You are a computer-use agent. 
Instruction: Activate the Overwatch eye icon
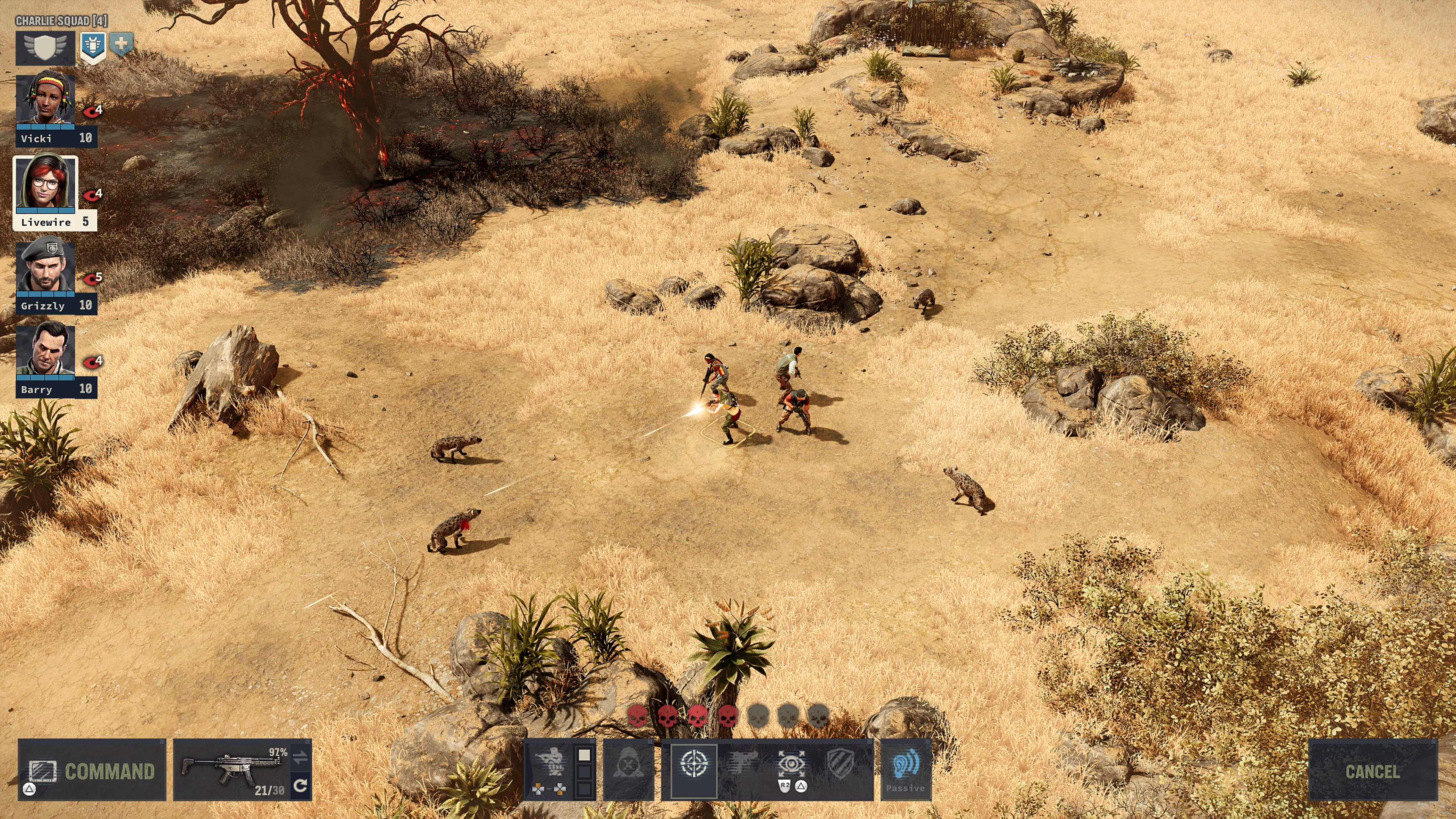(792, 763)
